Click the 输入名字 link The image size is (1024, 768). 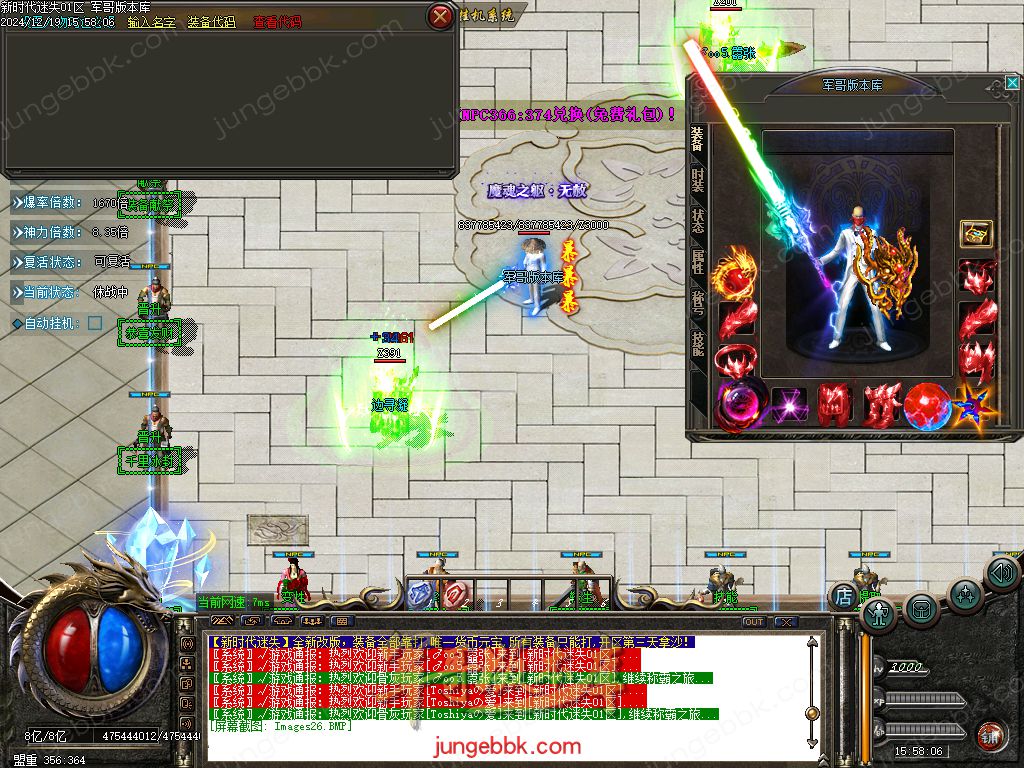tap(152, 22)
